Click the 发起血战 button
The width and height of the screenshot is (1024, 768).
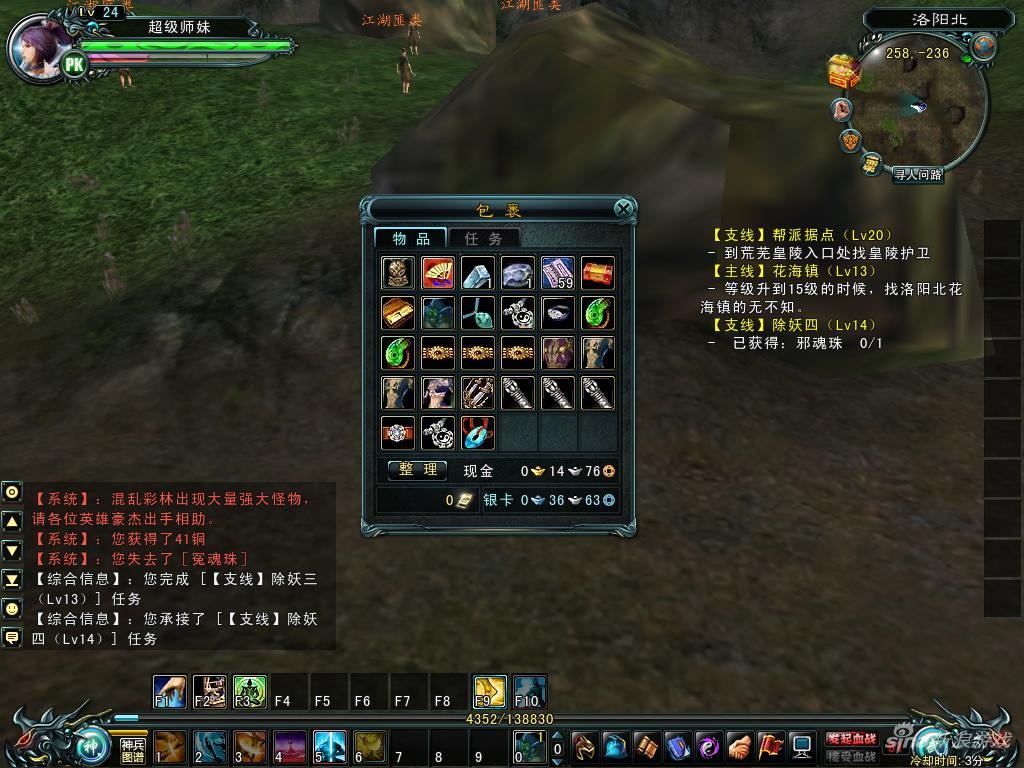[851, 738]
